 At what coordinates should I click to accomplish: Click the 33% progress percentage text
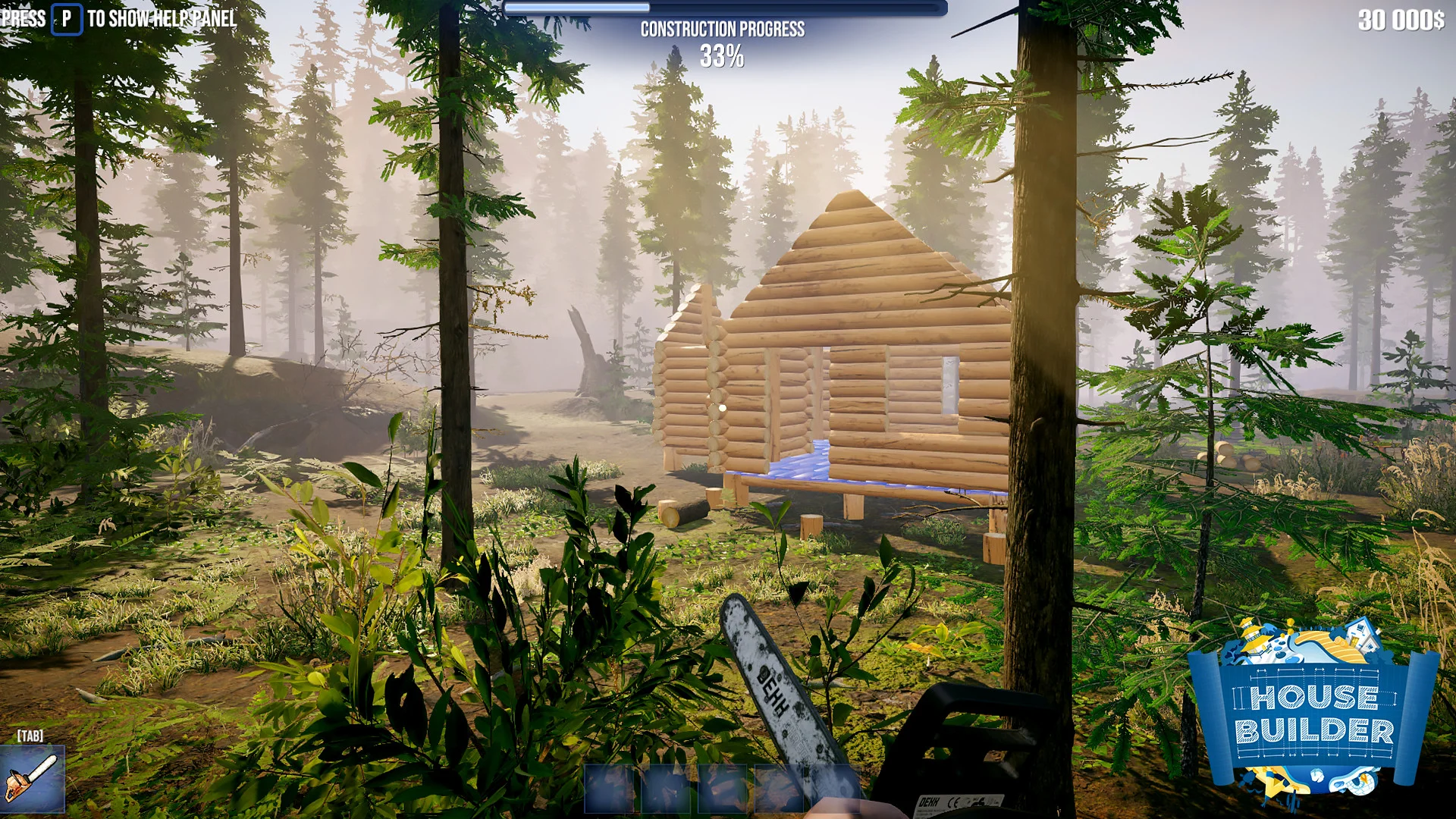pos(722,55)
